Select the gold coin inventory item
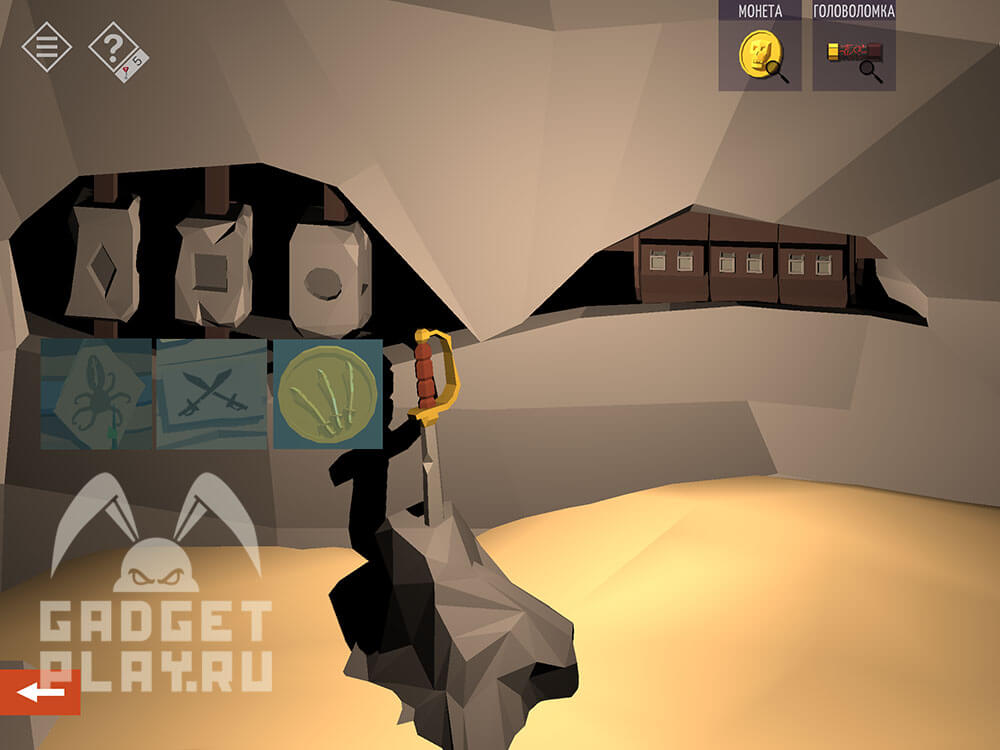This screenshot has height=750, width=1000. click(760, 56)
